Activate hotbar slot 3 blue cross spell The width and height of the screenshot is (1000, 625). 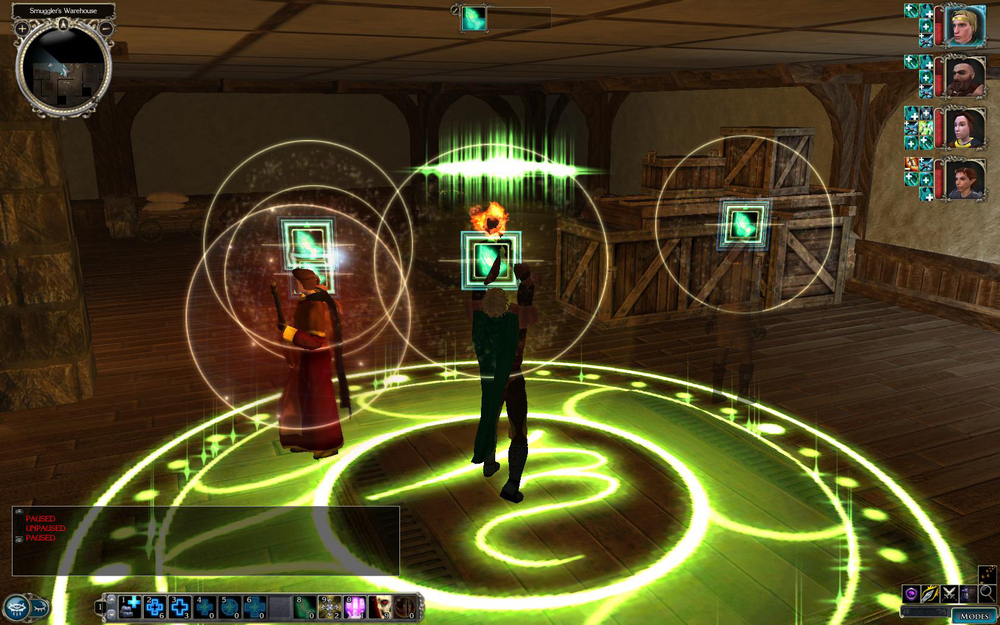click(x=180, y=605)
